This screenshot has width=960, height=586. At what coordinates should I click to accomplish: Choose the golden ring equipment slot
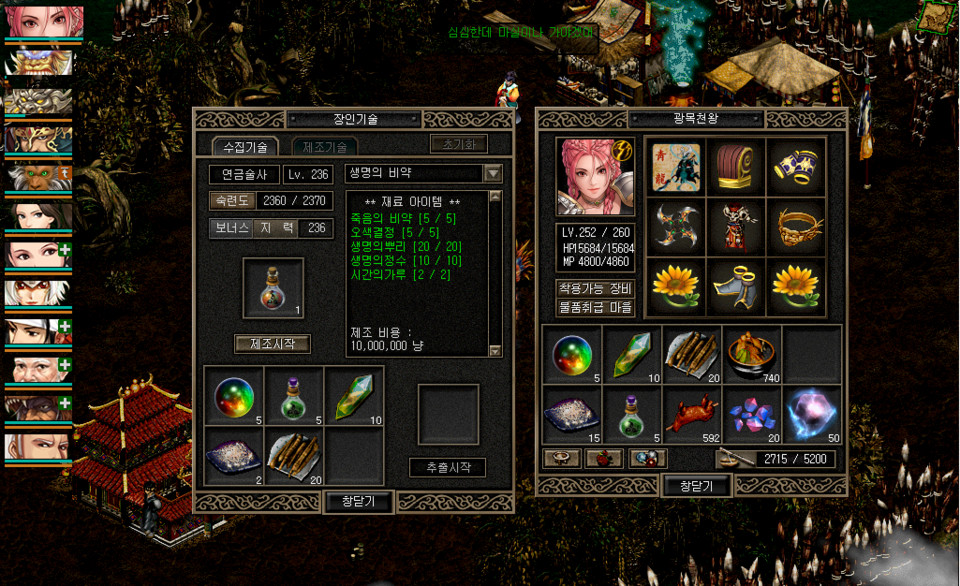coord(796,227)
